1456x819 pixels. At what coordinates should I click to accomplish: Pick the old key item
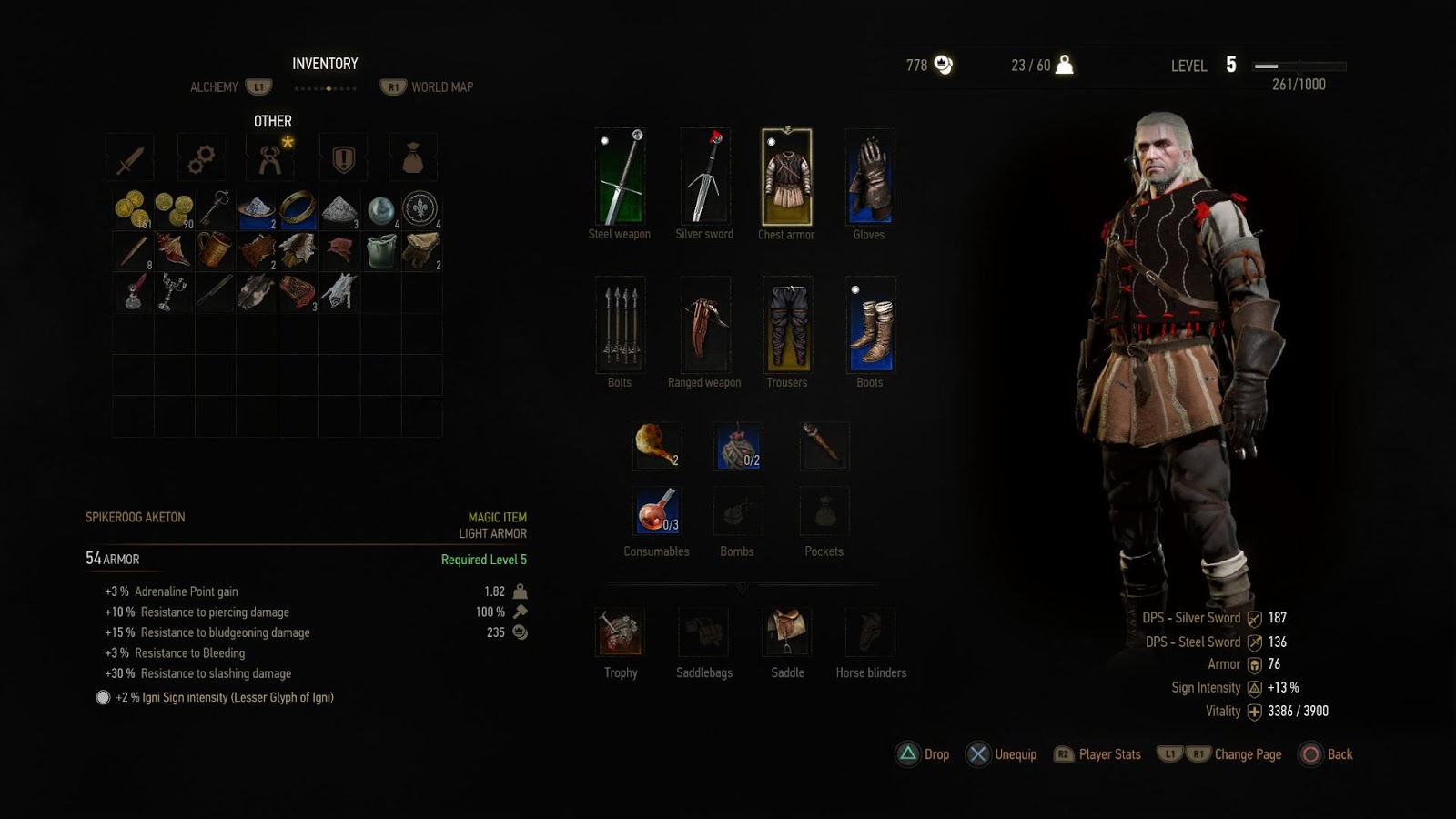[x=215, y=209]
